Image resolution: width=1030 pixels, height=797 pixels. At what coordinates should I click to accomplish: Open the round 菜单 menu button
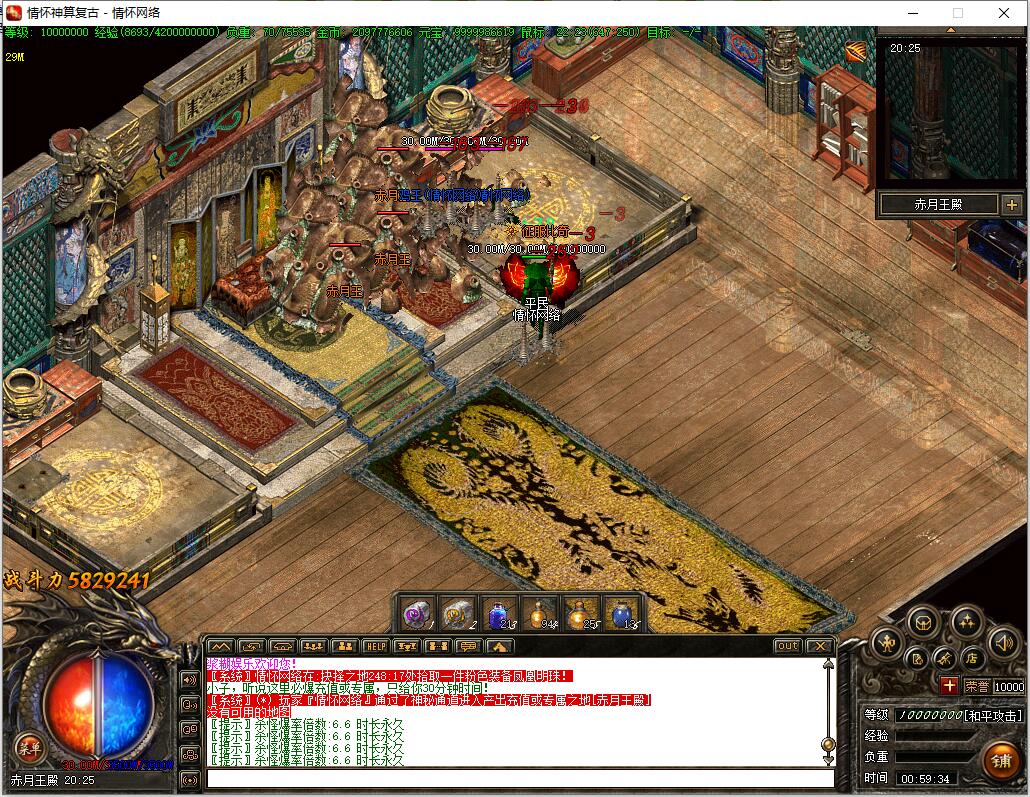pos(28,746)
